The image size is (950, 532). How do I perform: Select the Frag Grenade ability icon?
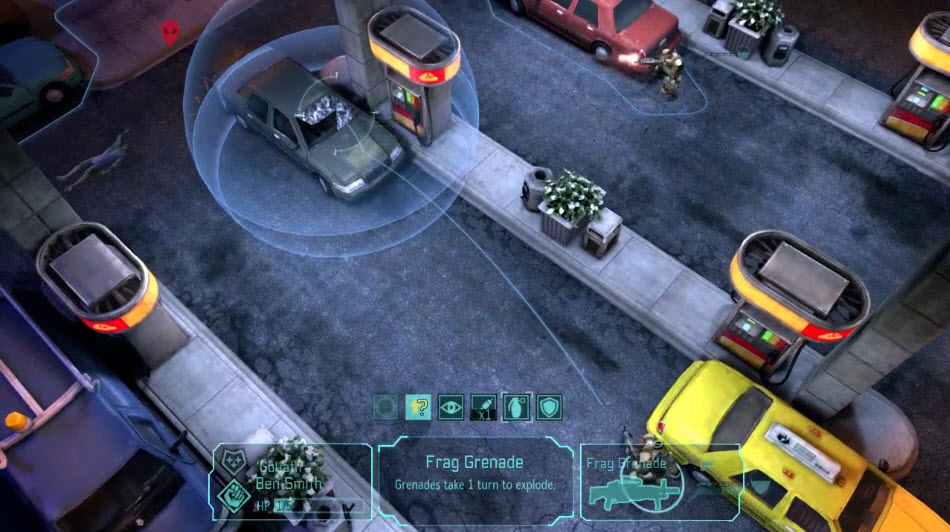(x=515, y=407)
